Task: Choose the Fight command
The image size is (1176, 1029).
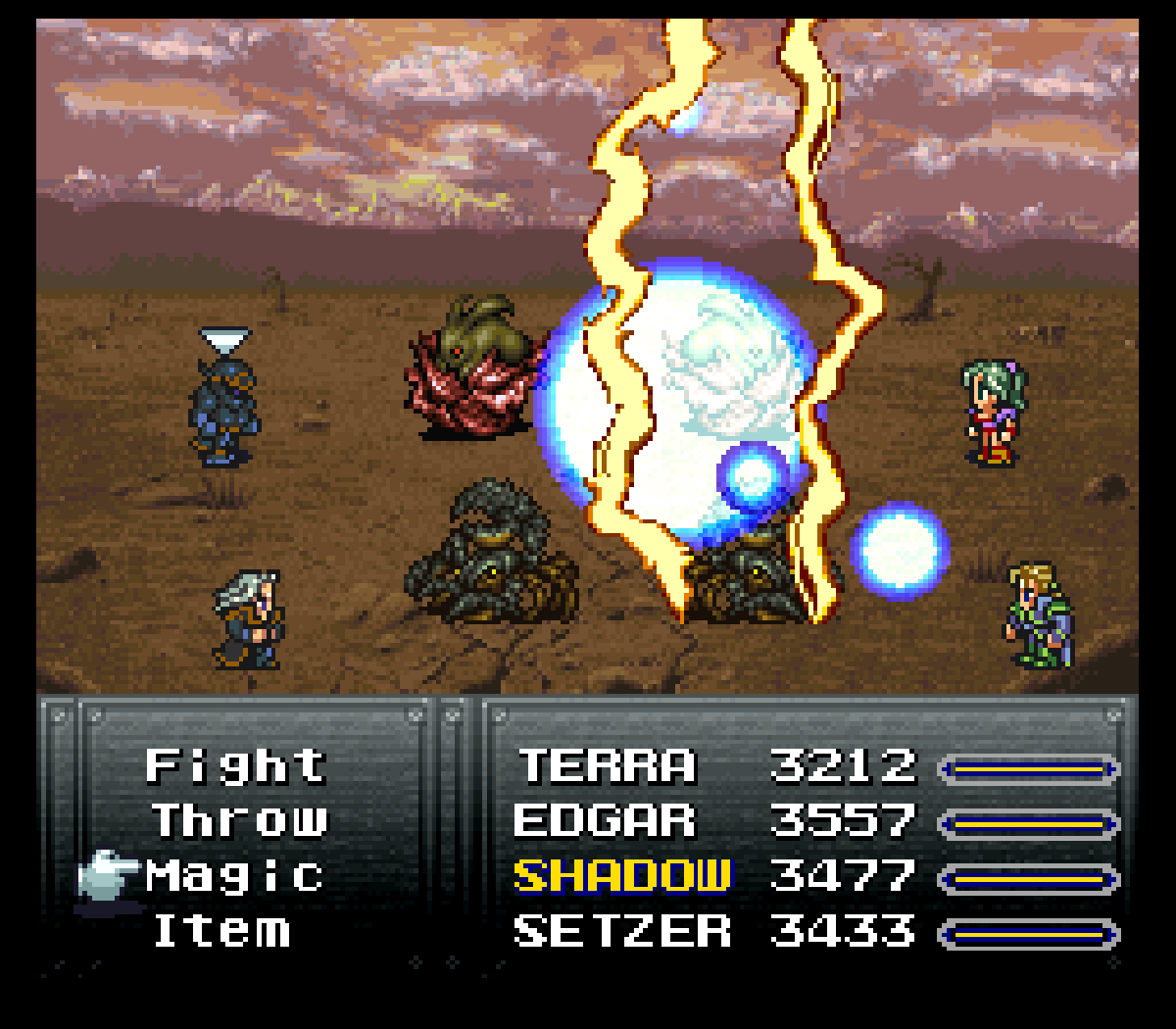Action: coord(235,766)
